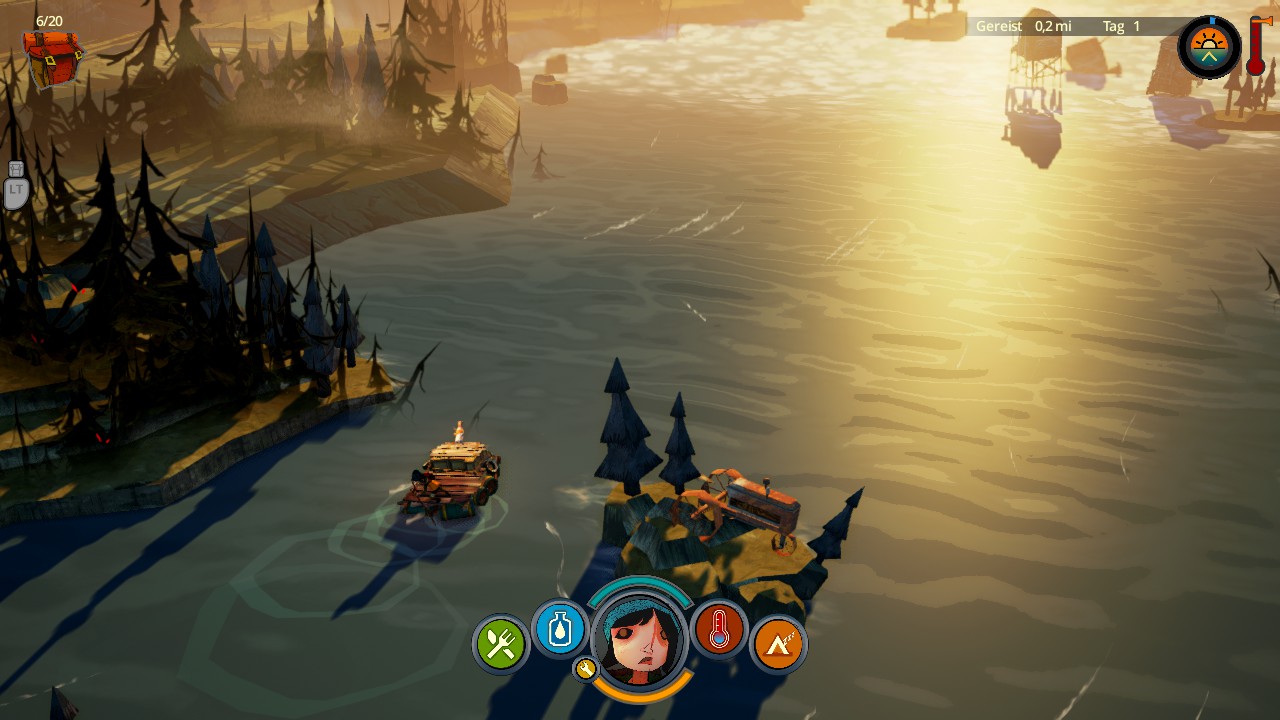This screenshot has height=720, width=1280.
Task: Open the sunrise day-night clock dial
Action: click(1209, 47)
